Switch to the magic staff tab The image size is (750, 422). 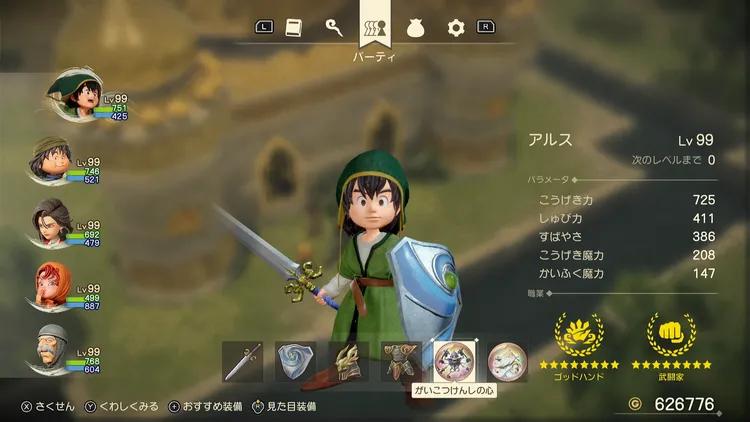click(334, 28)
